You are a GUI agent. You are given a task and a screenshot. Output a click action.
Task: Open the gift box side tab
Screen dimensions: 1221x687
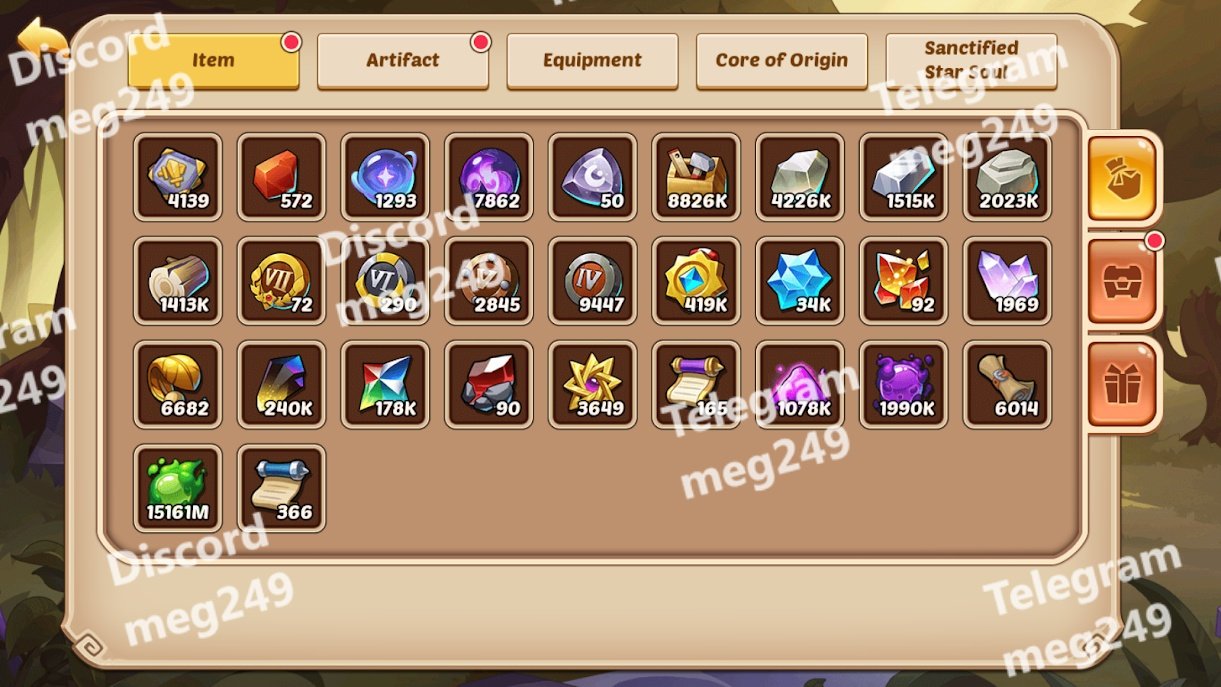(x=1122, y=384)
